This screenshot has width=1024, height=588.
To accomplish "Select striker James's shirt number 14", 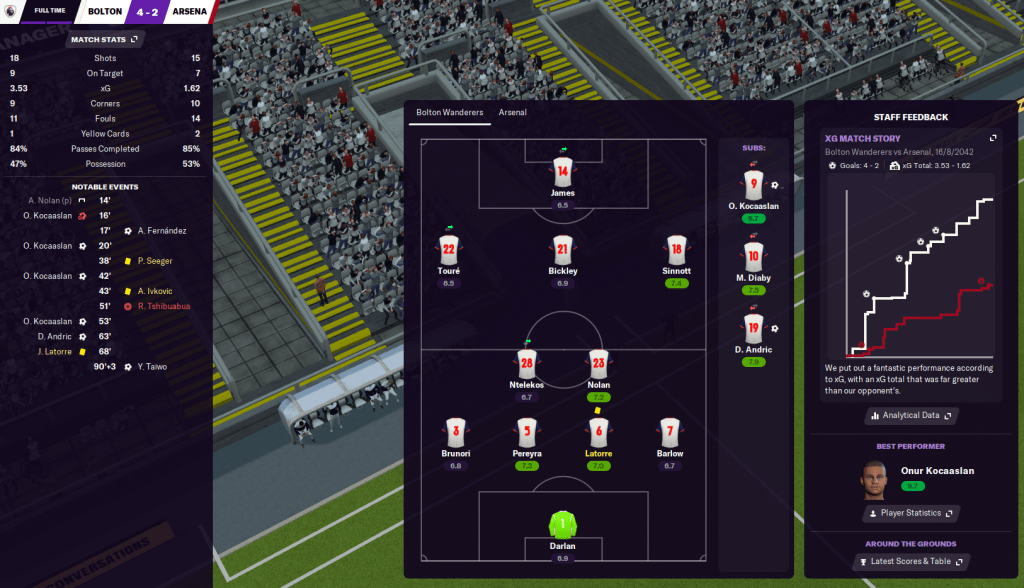I will tap(562, 171).
